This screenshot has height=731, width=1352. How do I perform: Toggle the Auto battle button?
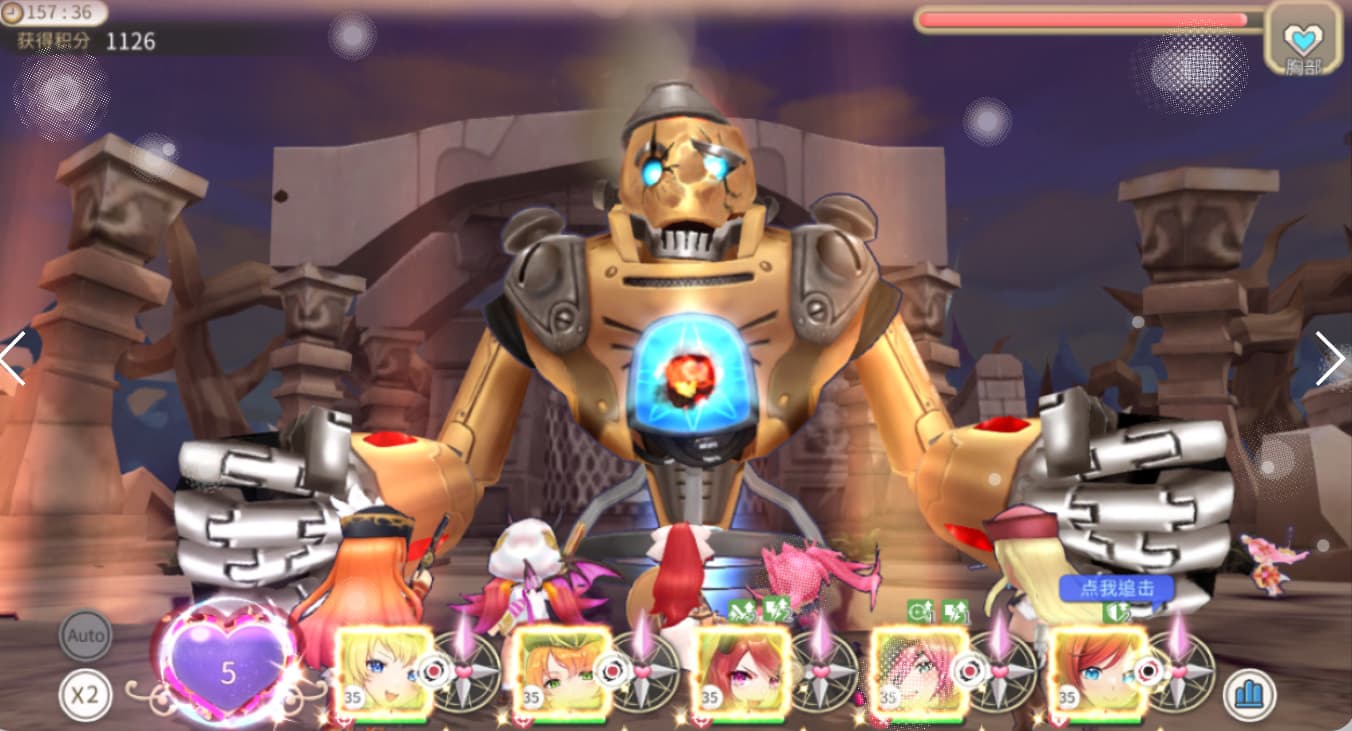[x=85, y=635]
